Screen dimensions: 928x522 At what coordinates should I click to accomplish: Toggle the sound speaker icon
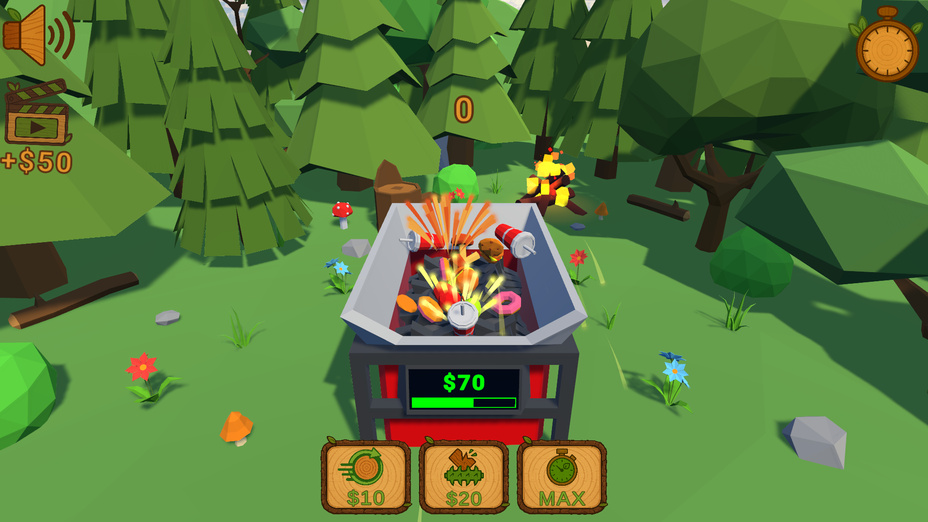(x=38, y=35)
